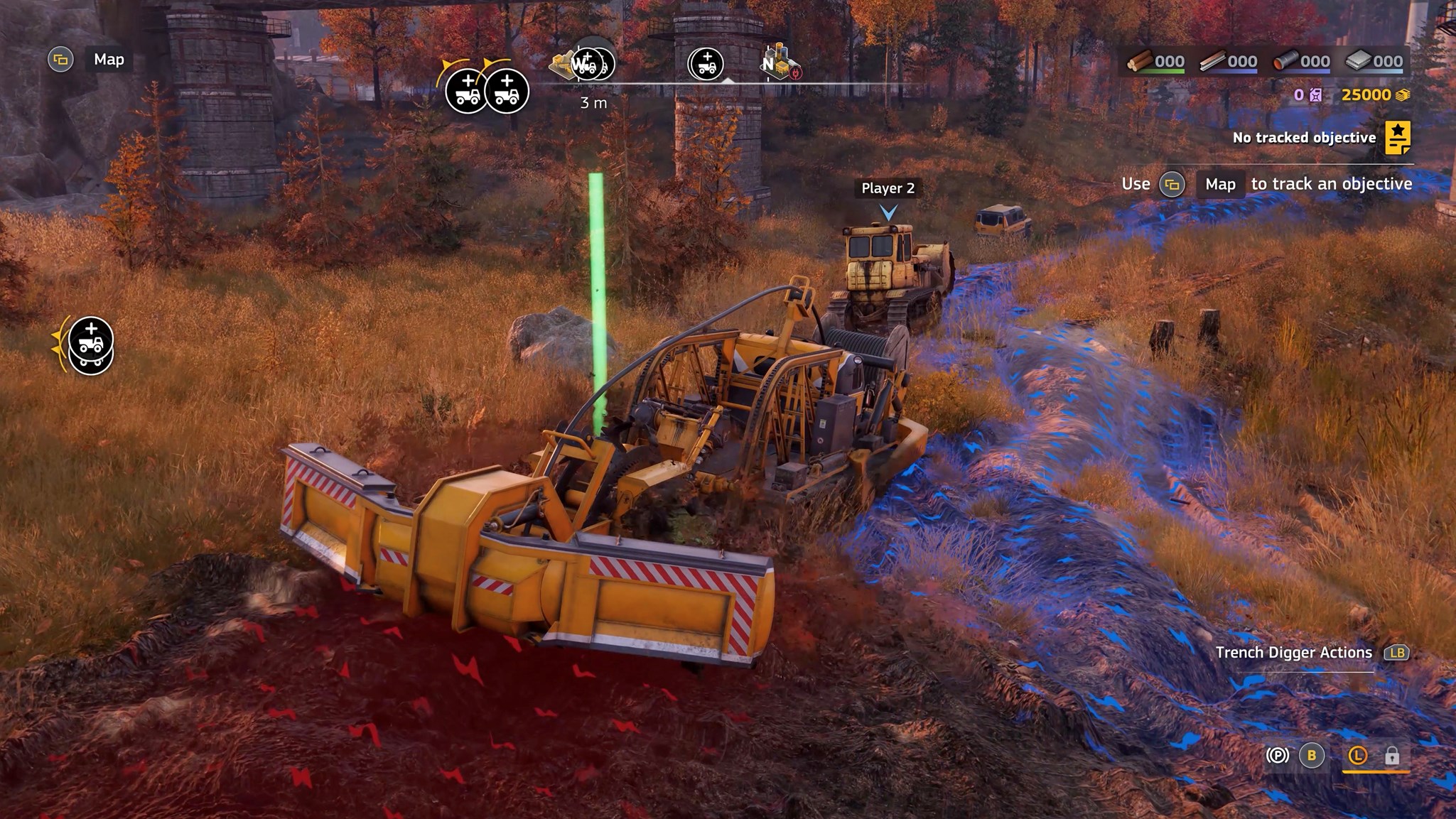Select the Player 2 name marker
This screenshot has height=819, width=1456.
tap(888, 188)
